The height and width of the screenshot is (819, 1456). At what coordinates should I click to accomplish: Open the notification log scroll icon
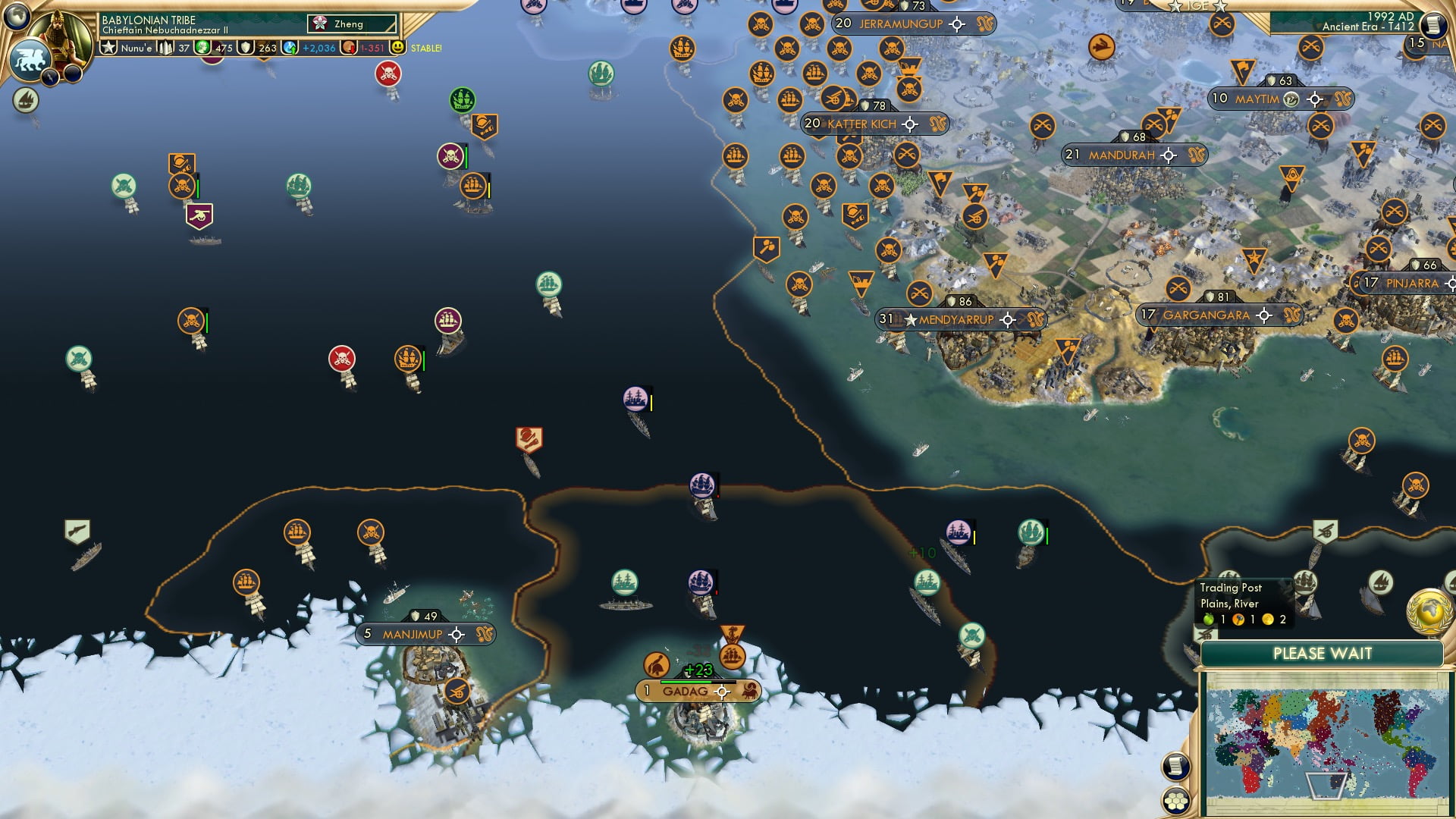(1175, 766)
